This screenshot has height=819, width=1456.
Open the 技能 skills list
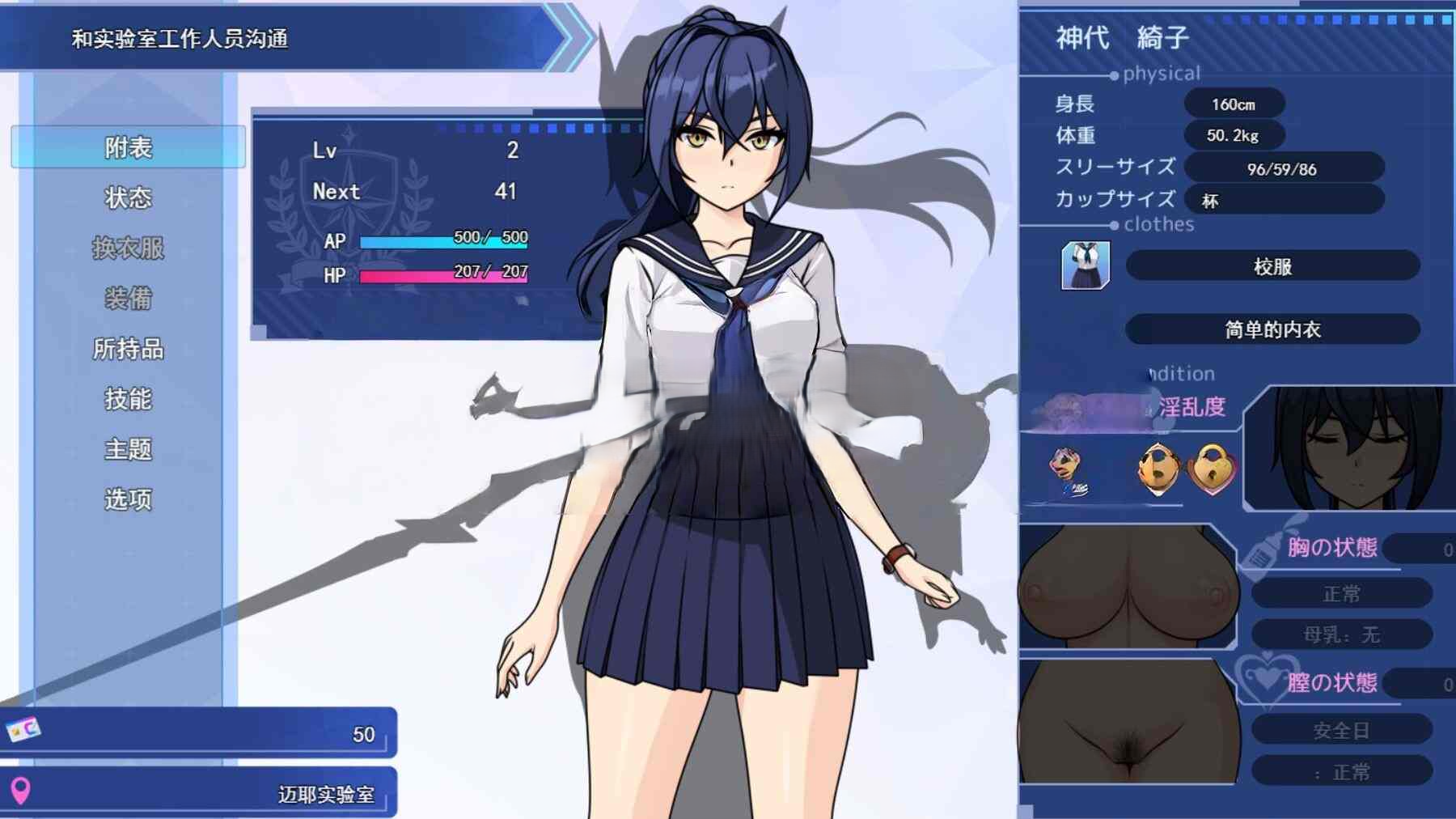[x=126, y=399]
